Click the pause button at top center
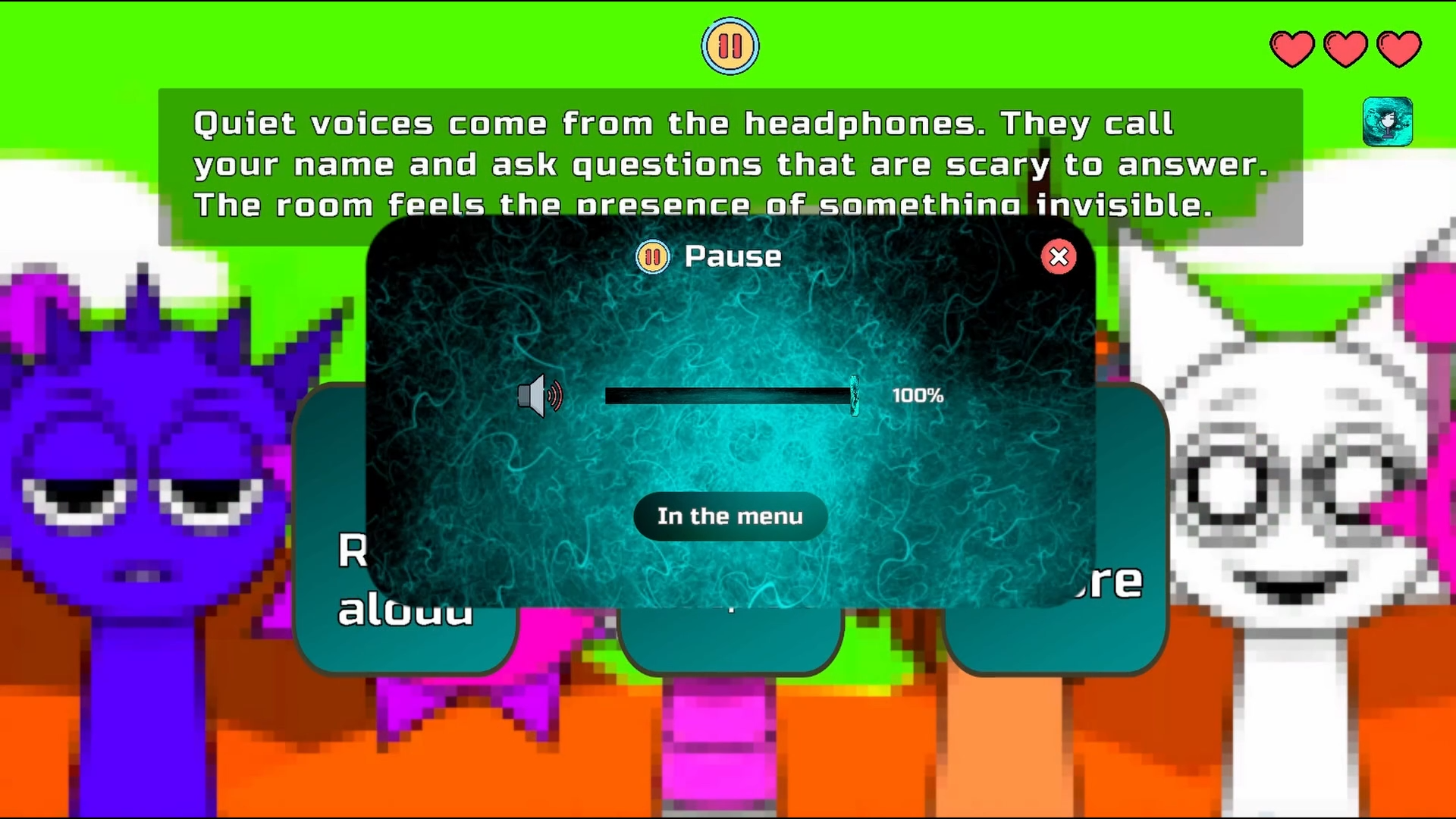This screenshot has width=1456, height=819. (x=730, y=45)
